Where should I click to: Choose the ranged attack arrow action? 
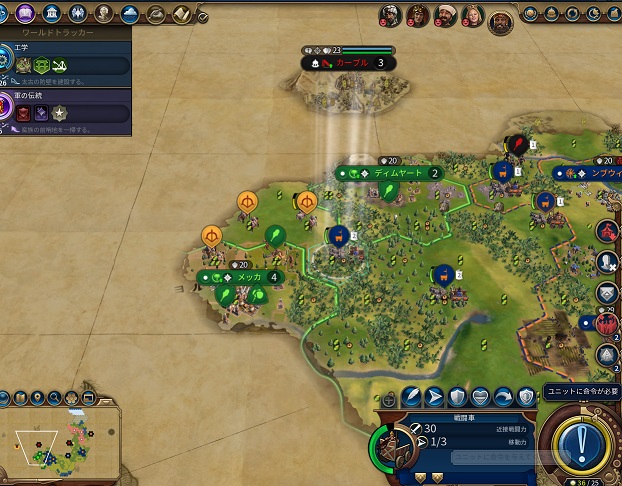[435, 396]
